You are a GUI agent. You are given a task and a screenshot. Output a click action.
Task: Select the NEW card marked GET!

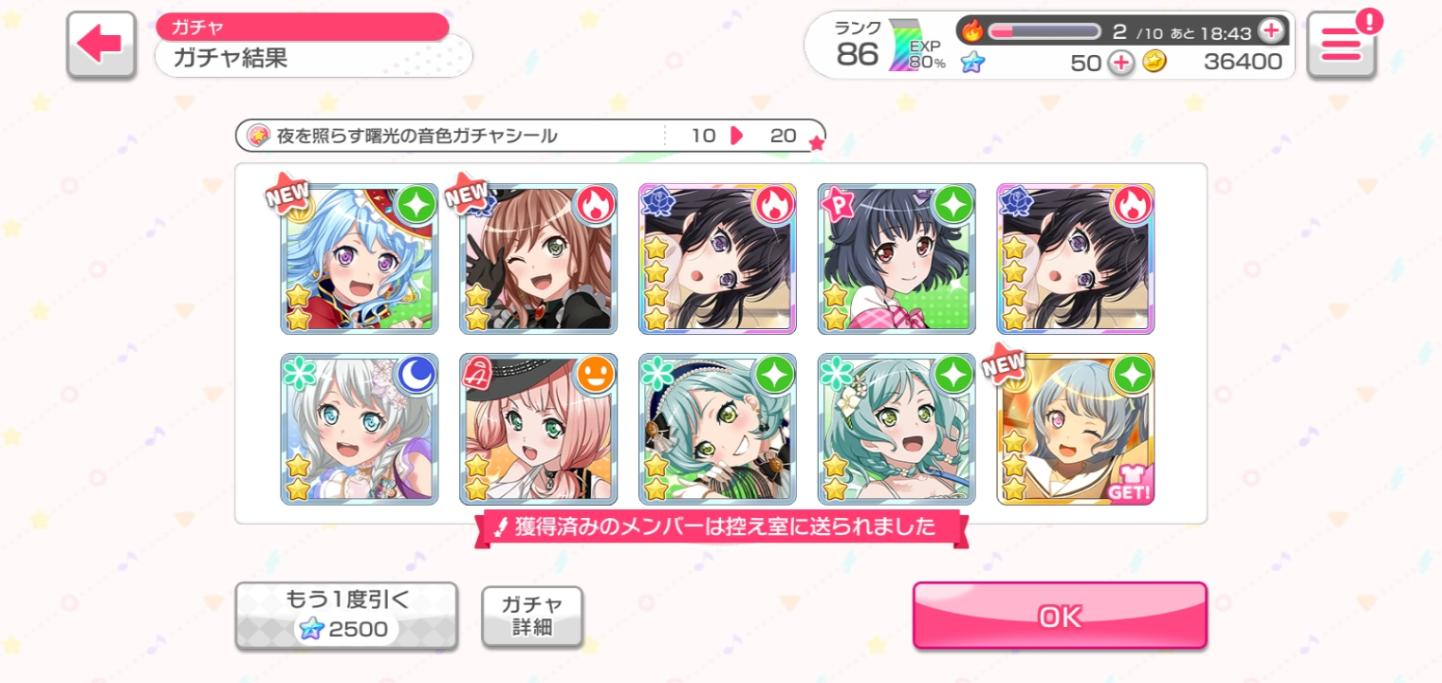1076,429
